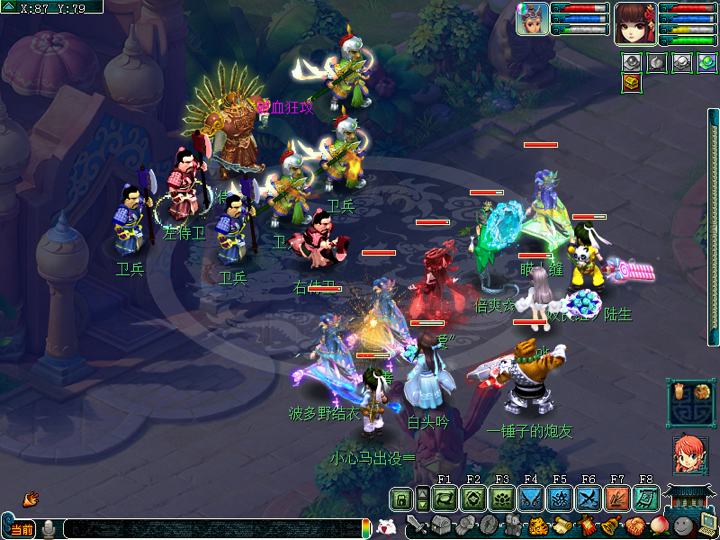Toggle the hotbar padlock button
The width and height of the screenshot is (720, 540).
pos(401,499)
